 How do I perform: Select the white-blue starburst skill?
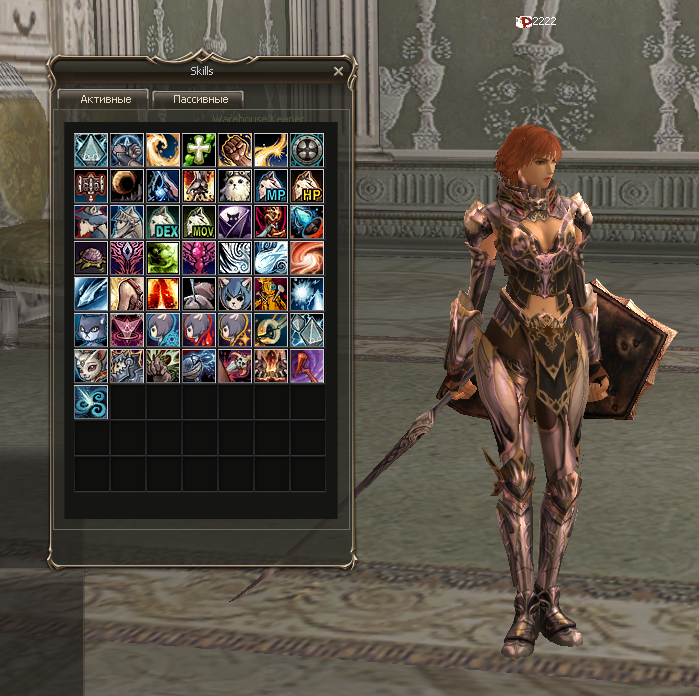[307, 293]
